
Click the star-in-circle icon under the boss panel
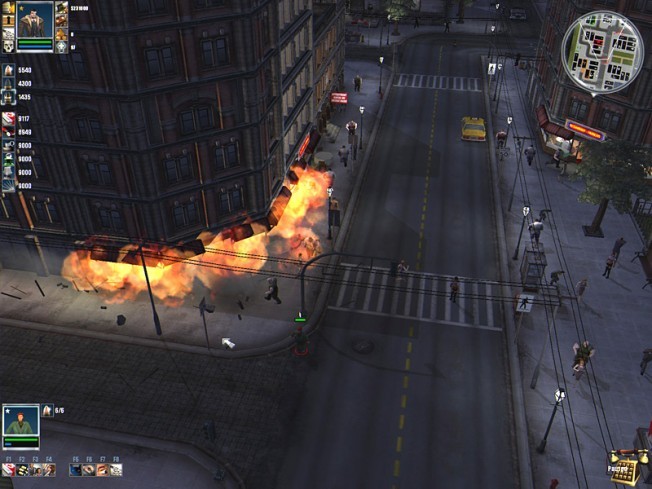[61, 46]
